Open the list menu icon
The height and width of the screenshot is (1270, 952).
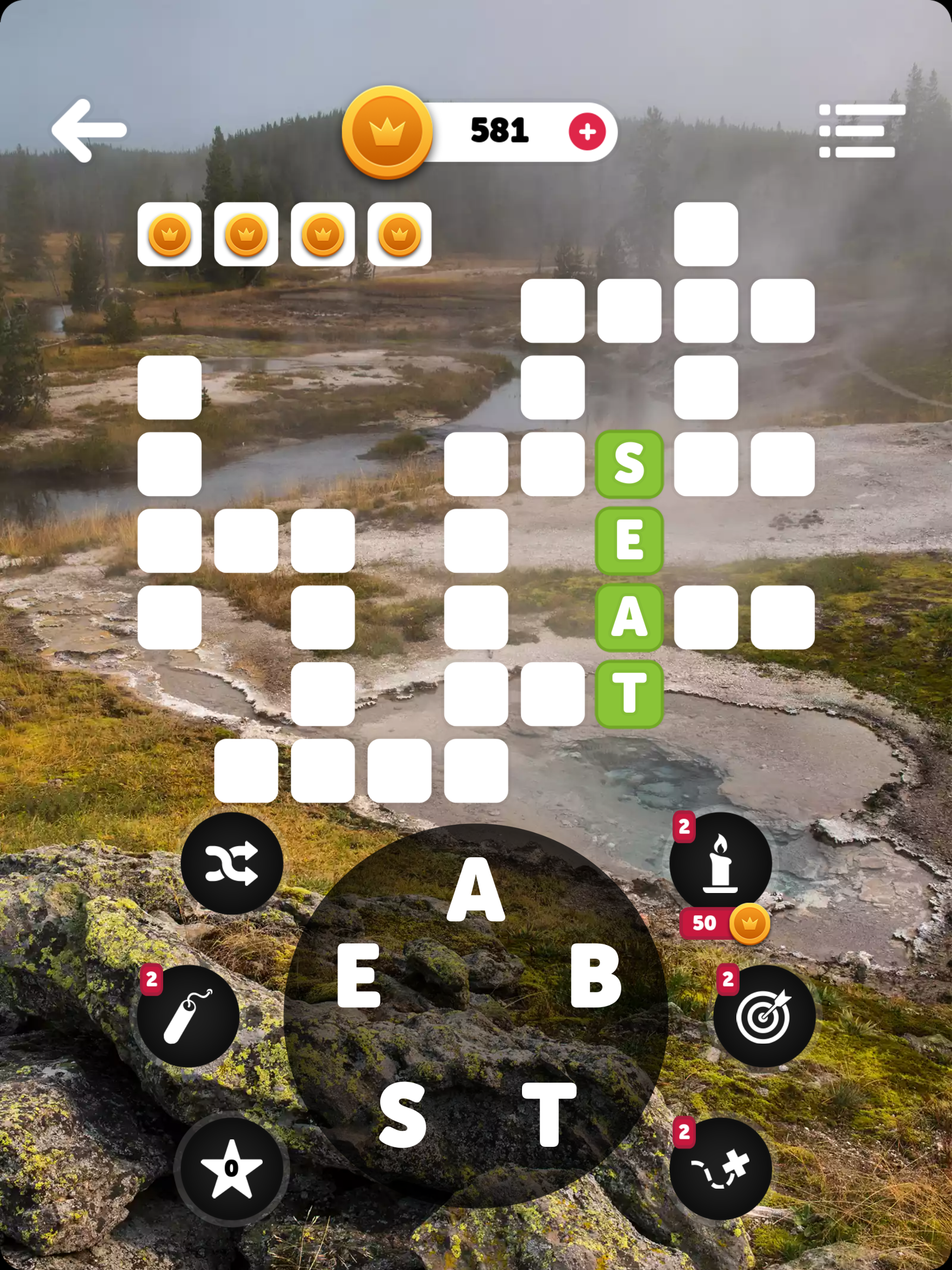coord(861,131)
